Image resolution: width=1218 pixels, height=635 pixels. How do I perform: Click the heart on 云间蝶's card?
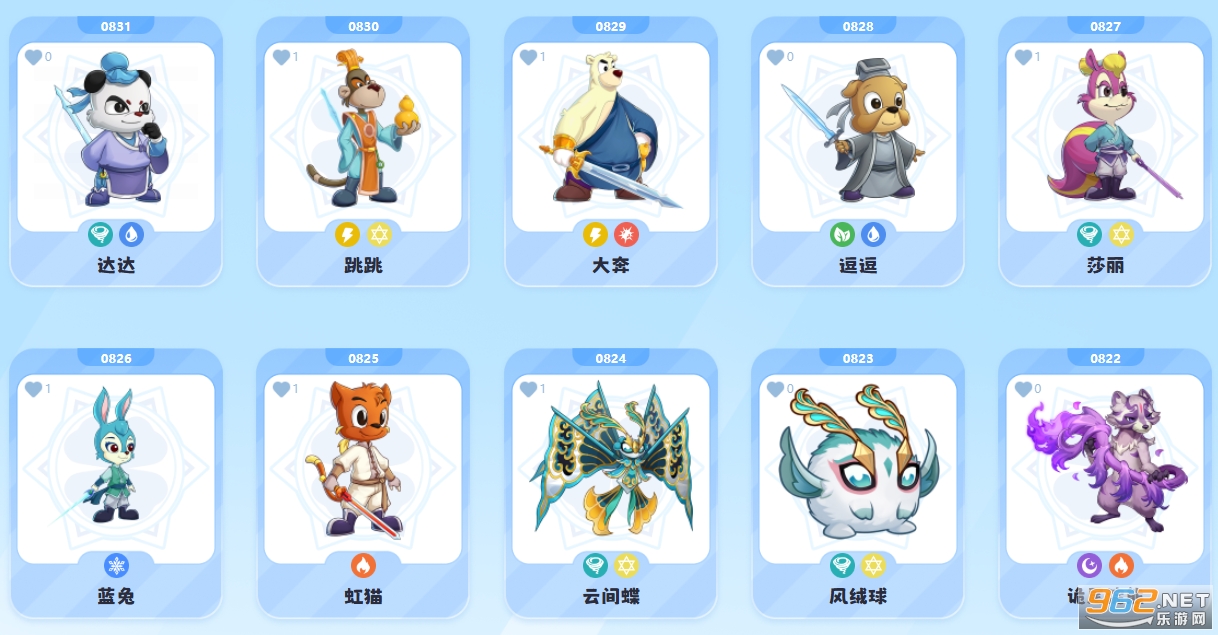tap(528, 389)
